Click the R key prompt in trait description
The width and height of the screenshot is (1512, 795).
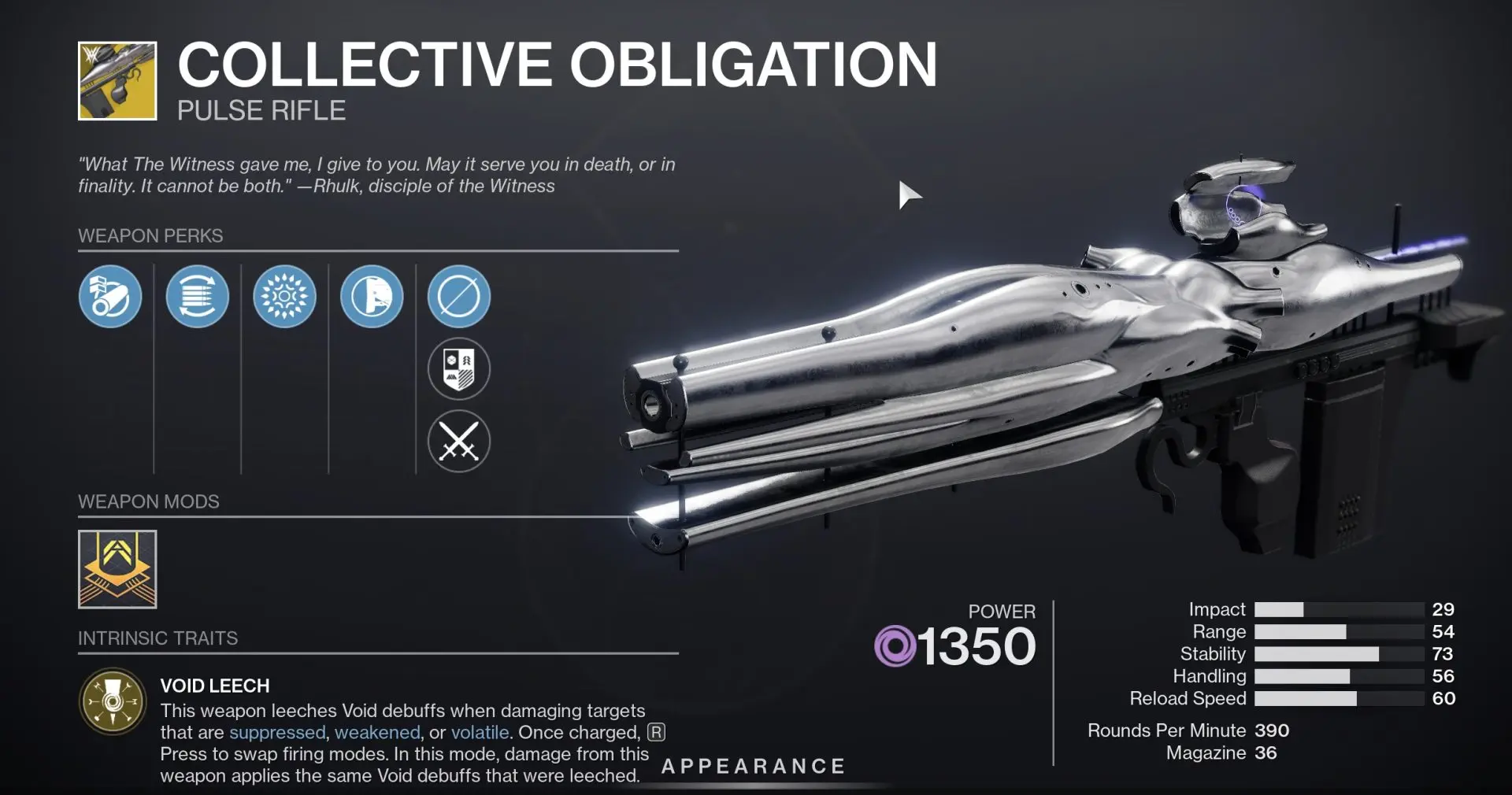pos(655,731)
